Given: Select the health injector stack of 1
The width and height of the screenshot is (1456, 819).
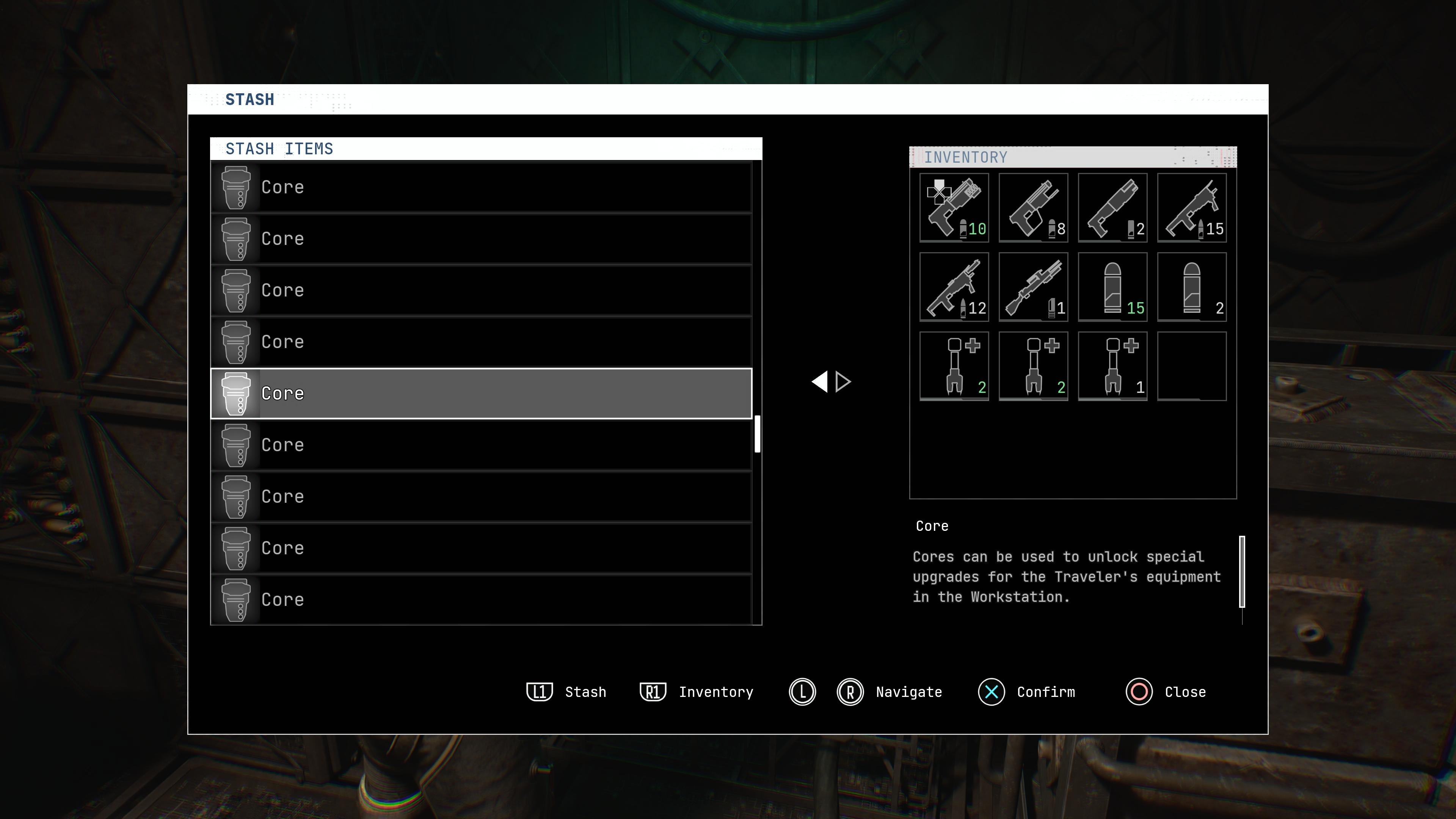Looking at the screenshot, I should point(1112,366).
